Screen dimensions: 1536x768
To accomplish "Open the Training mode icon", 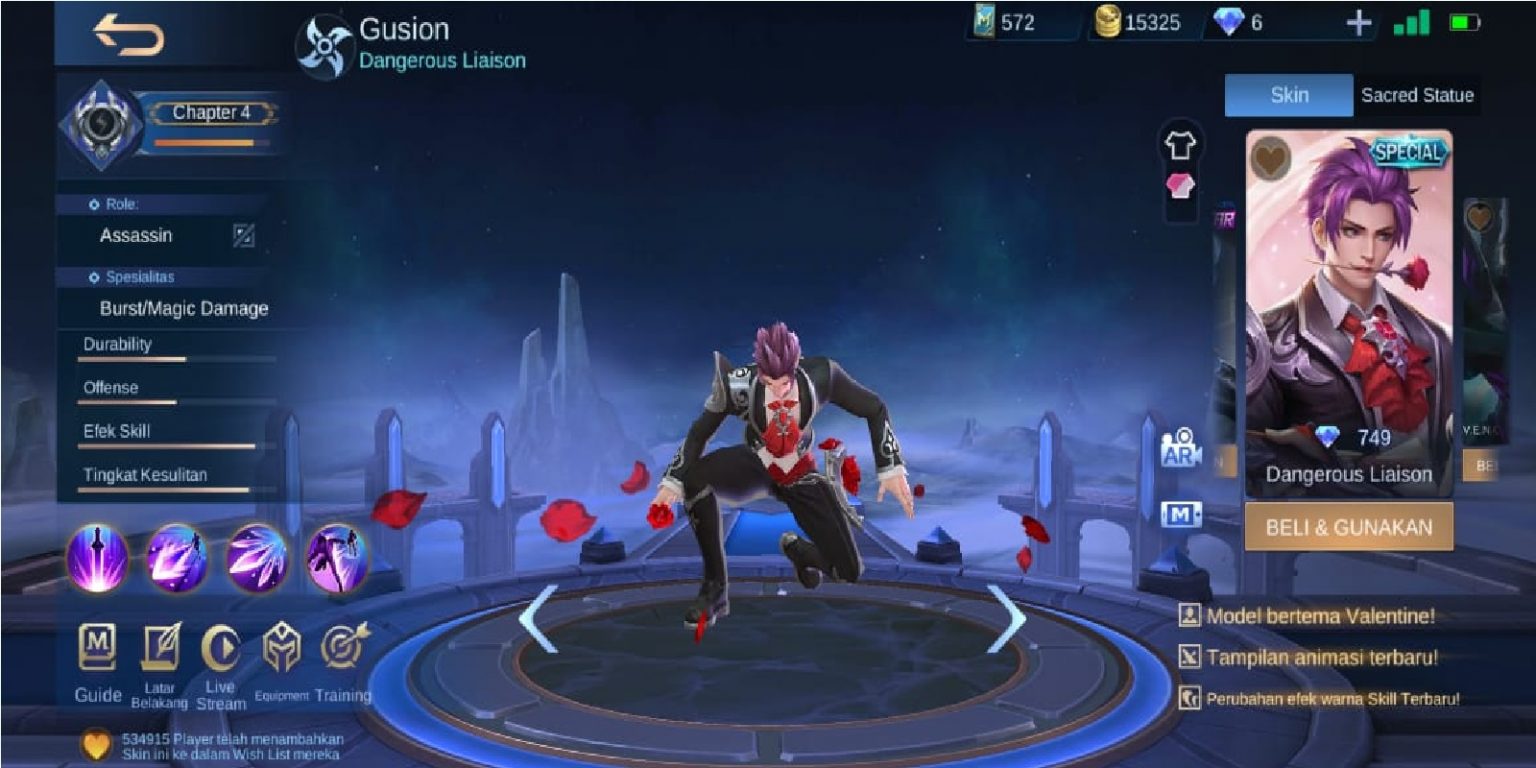I will tap(341, 650).
